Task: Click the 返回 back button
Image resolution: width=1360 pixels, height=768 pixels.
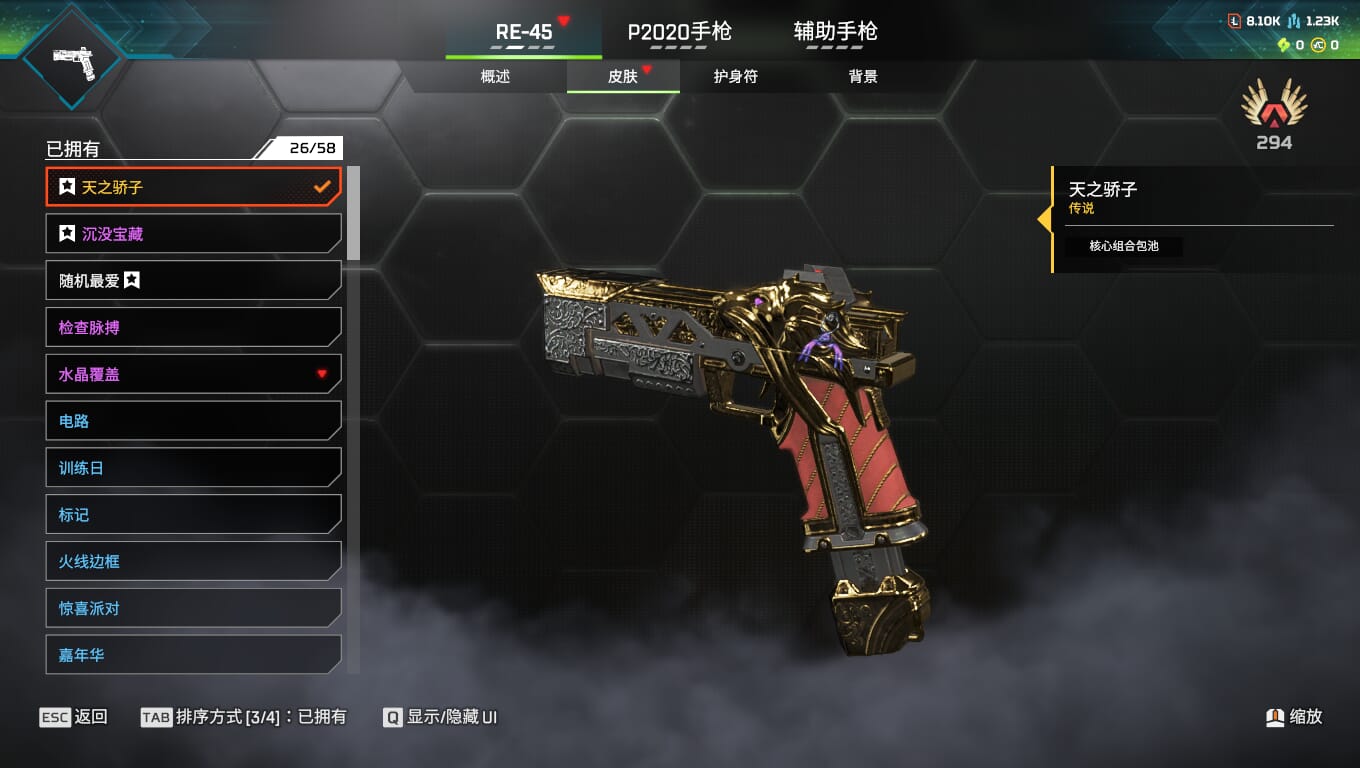Action: [74, 717]
